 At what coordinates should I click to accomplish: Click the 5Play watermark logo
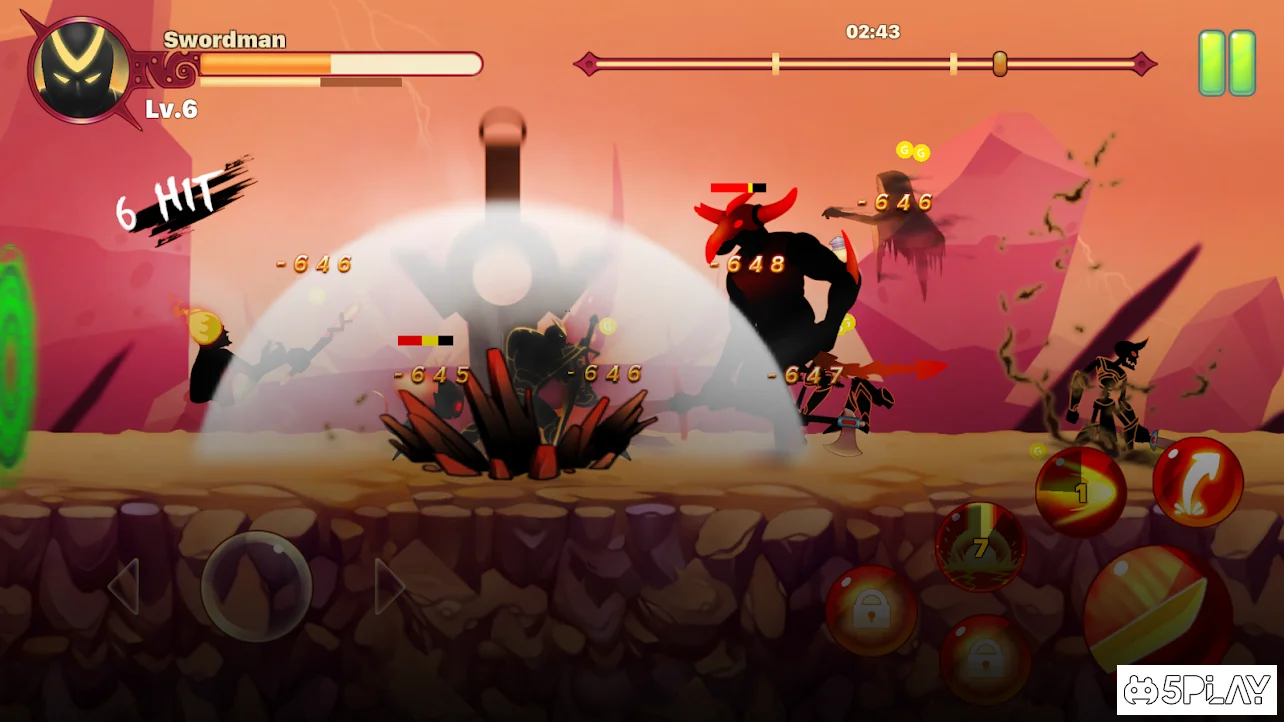[x=1196, y=690]
